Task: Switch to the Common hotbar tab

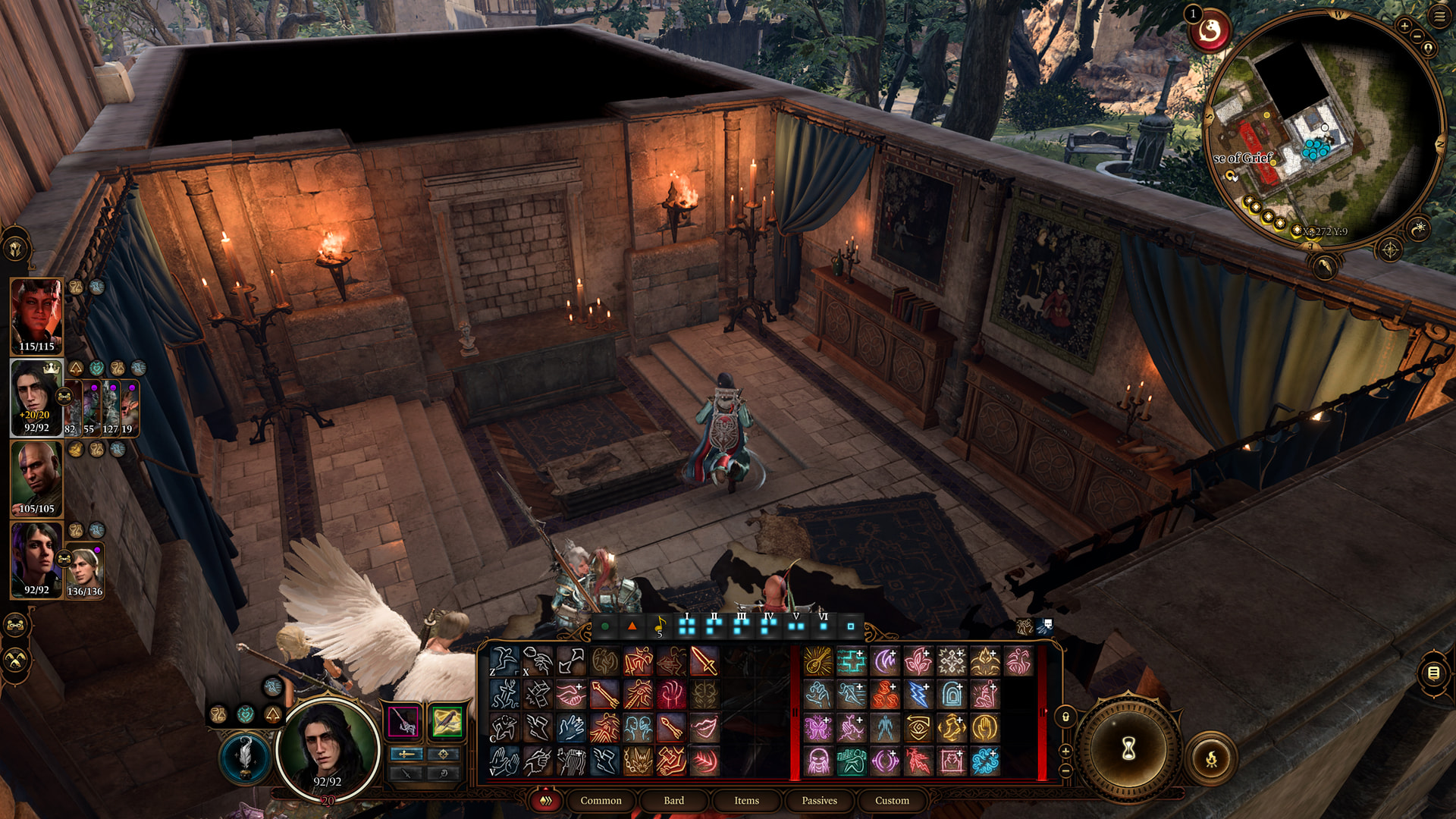Action: point(601,800)
